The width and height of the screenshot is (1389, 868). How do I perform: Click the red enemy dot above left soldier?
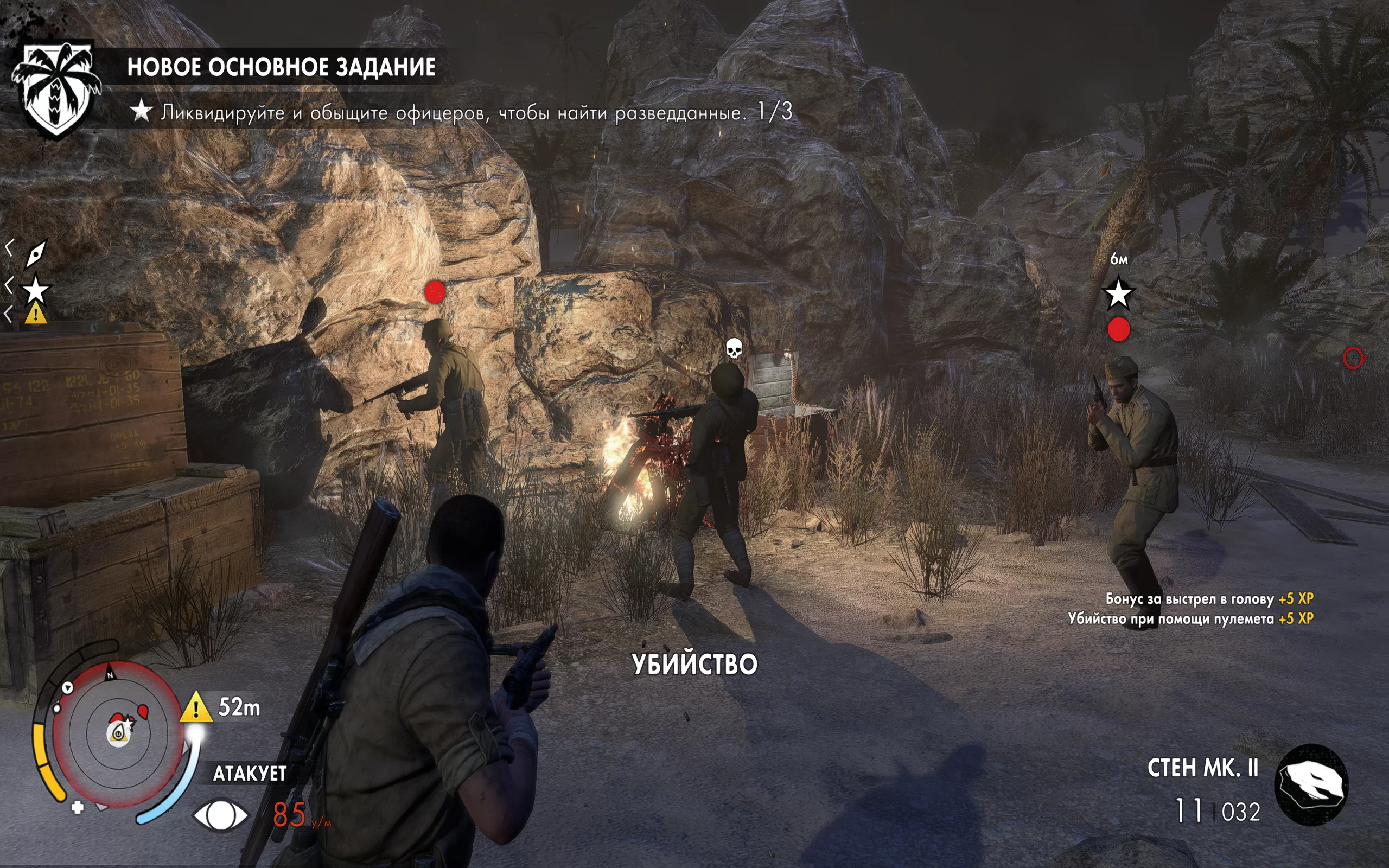pyautogui.click(x=435, y=292)
